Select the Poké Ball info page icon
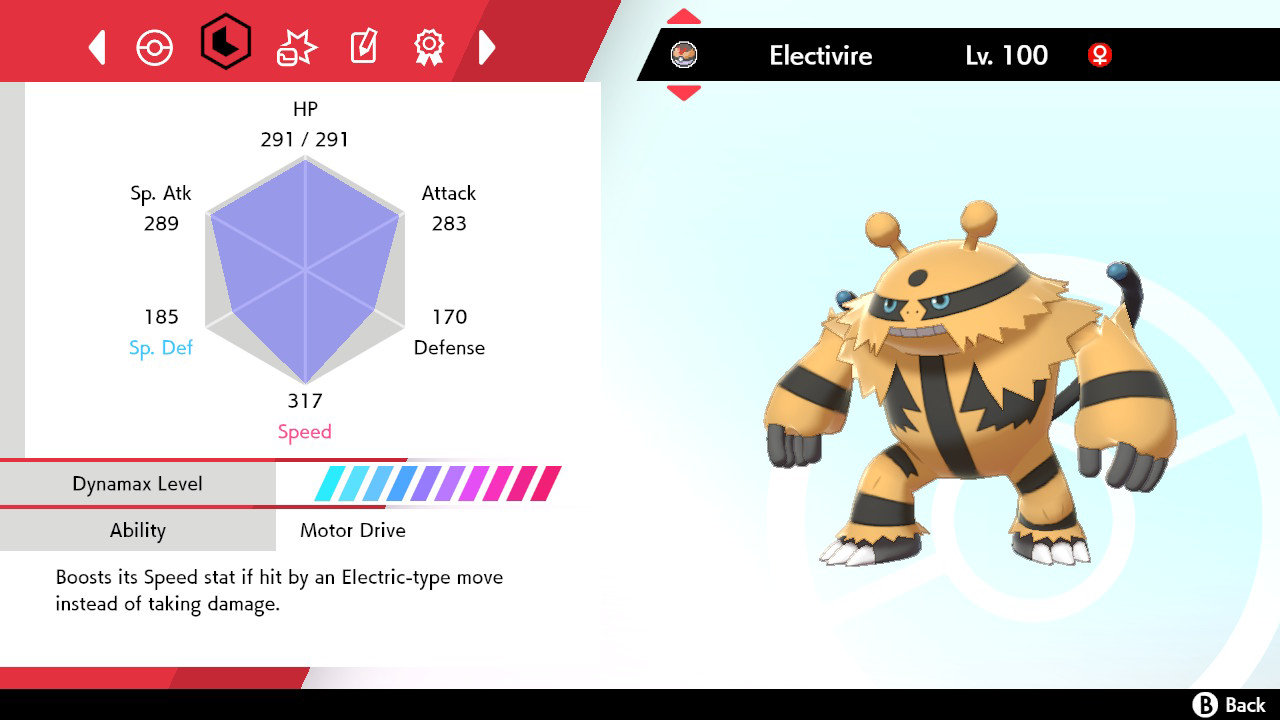1280x720 pixels. click(155, 45)
